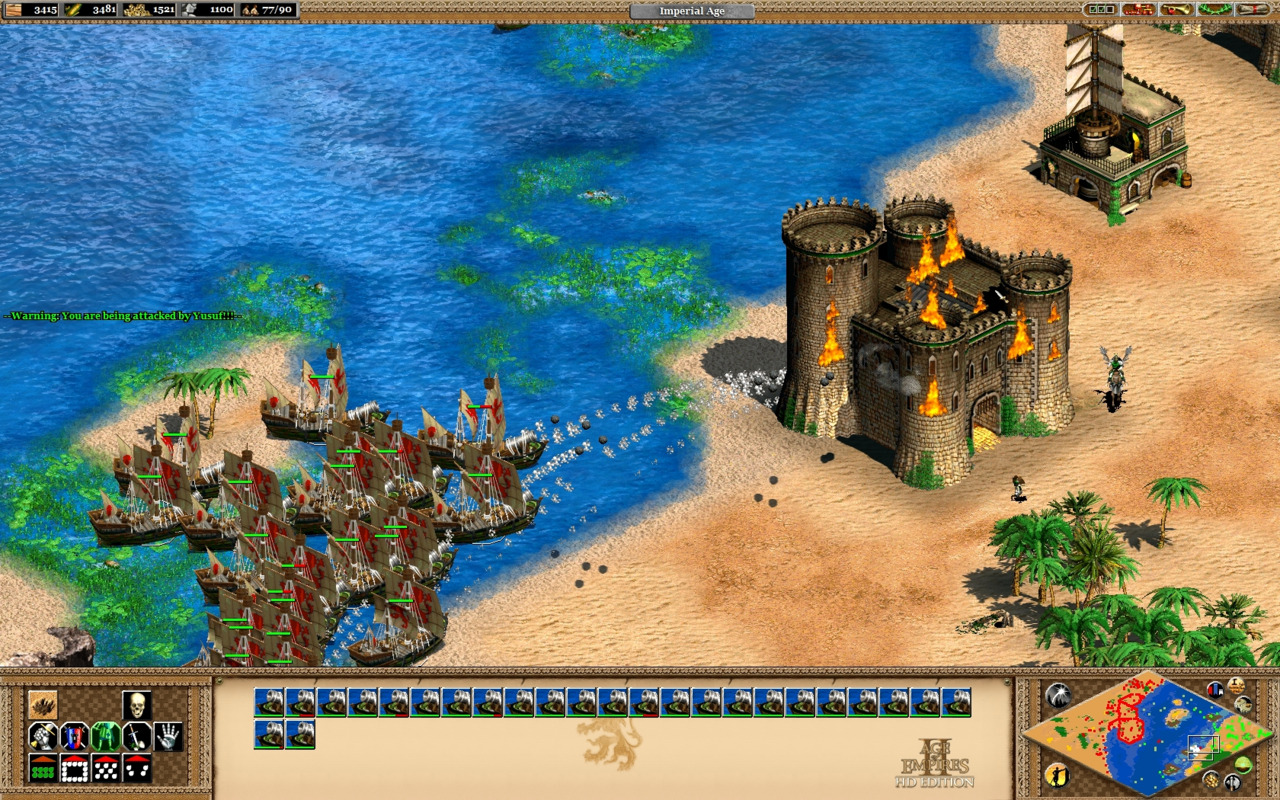Viewport: 1280px width, 800px height.
Task: Open the objectives checkbox button
Action: (x=1101, y=10)
